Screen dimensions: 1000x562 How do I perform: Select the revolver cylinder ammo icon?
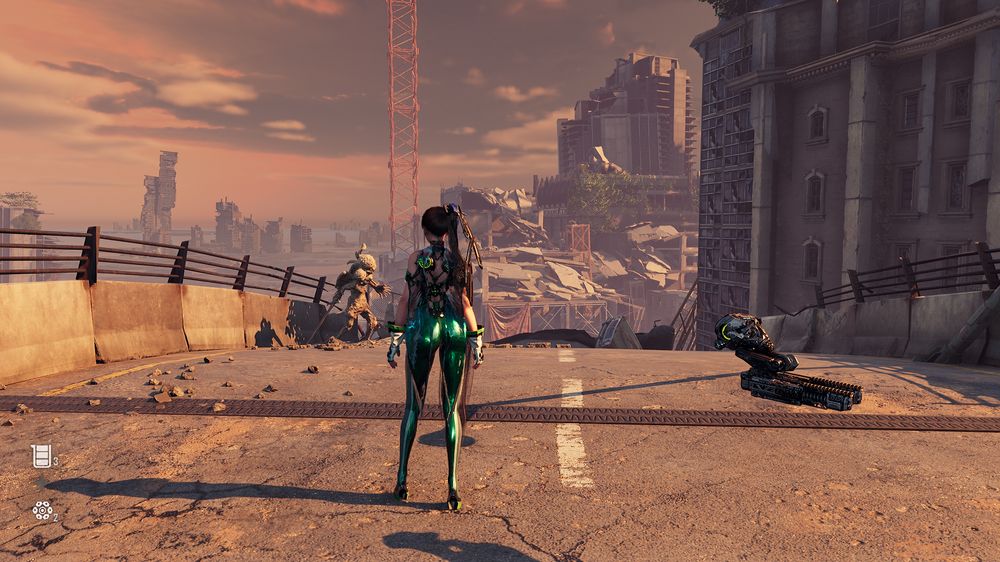[42, 510]
